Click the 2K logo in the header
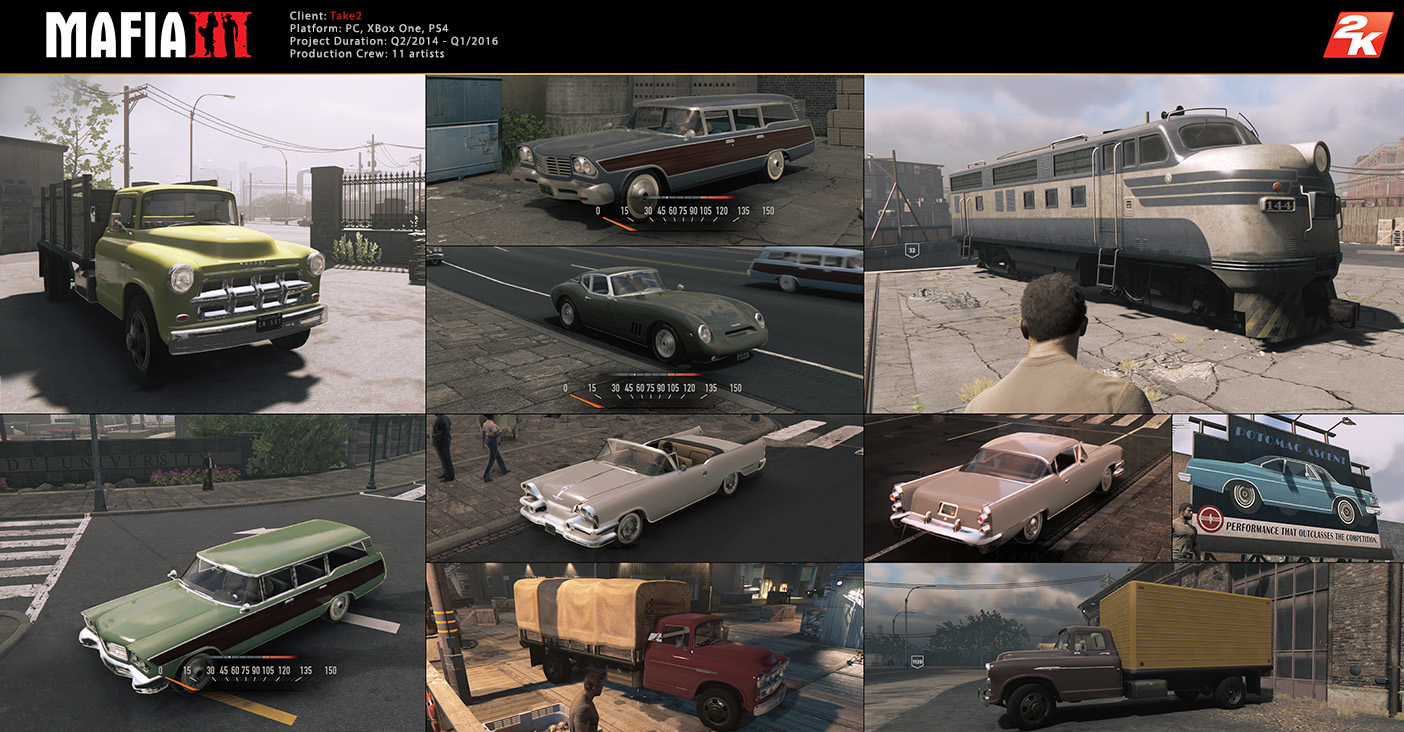This screenshot has width=1404, height=732. (1357, 36)
